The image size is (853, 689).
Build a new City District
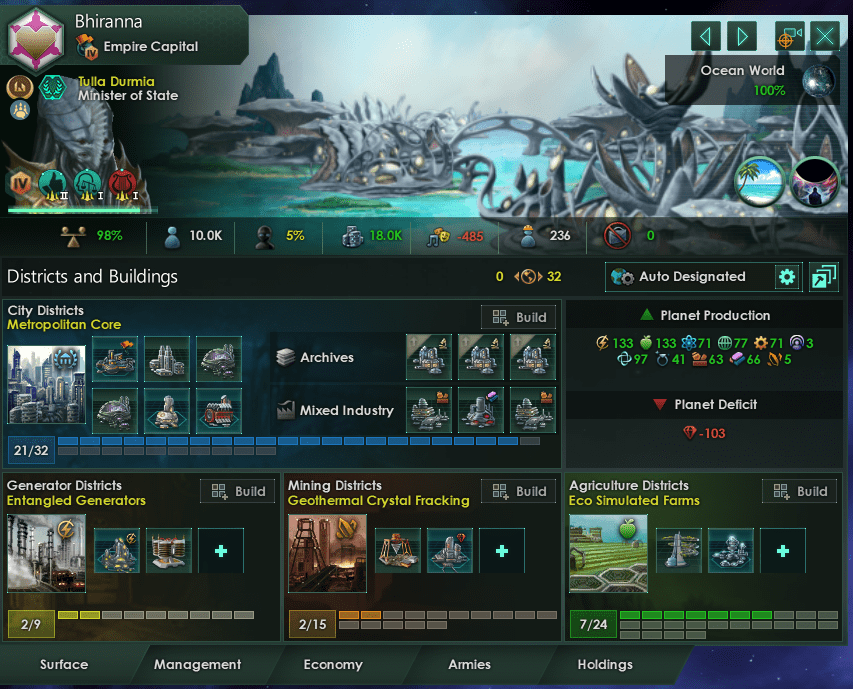[518, 317]
